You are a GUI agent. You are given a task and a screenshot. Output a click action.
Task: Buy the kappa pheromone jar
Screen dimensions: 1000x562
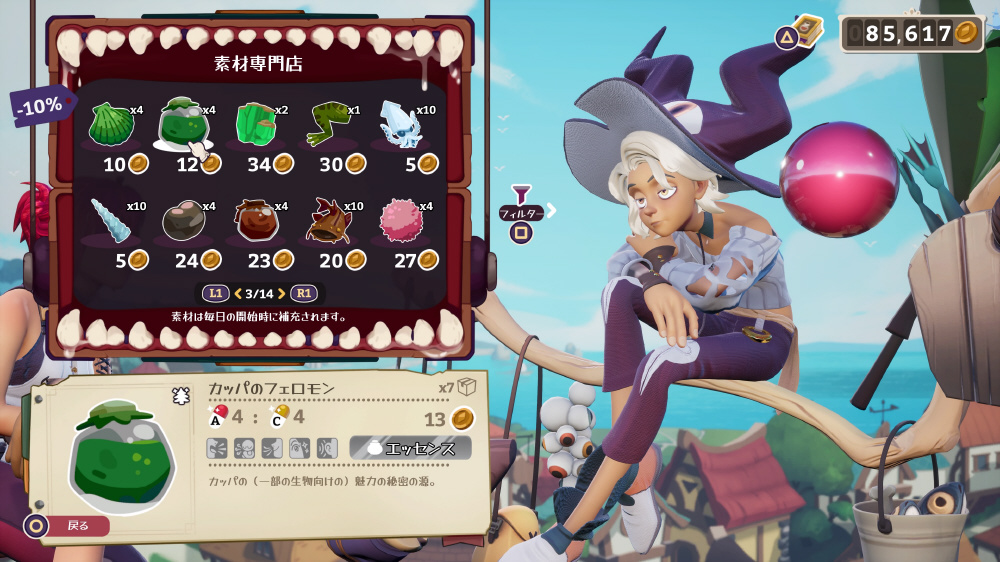tap(182, 125)
